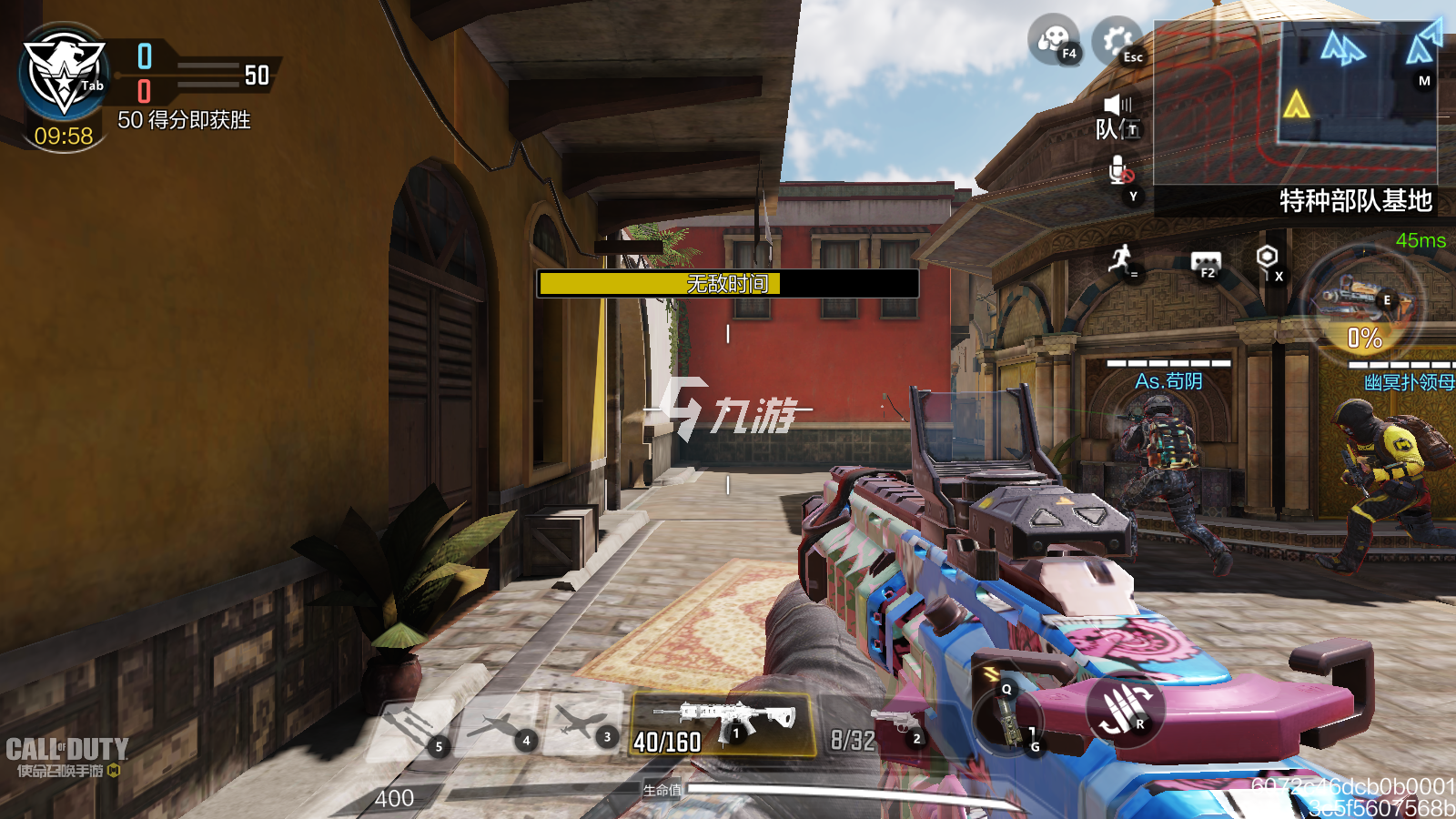Screen dimensions: 1456x819
Task: Toggle the team voice speaker channel
Action: 1117,116
